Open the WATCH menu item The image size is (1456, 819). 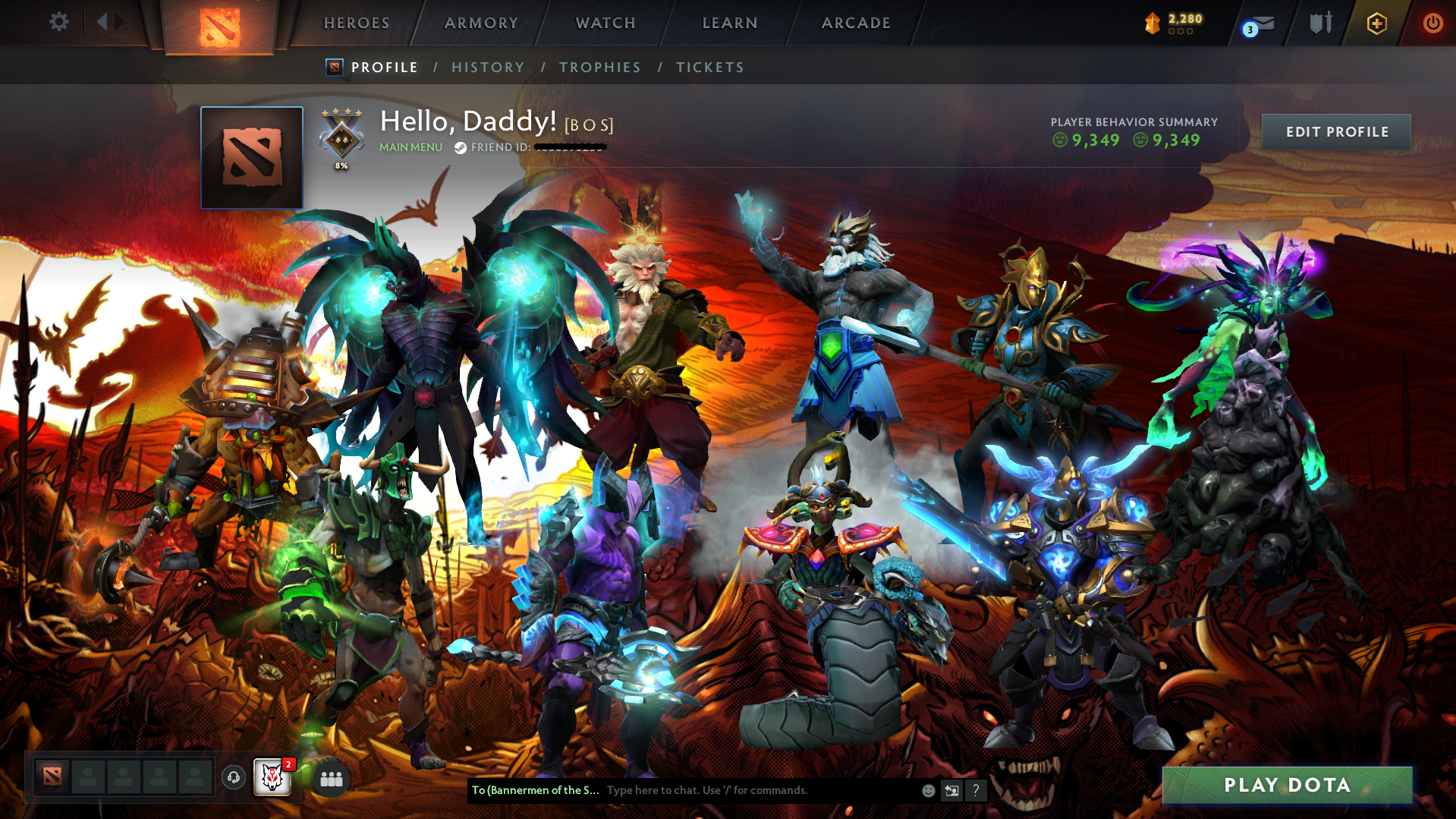click(605, 23)
